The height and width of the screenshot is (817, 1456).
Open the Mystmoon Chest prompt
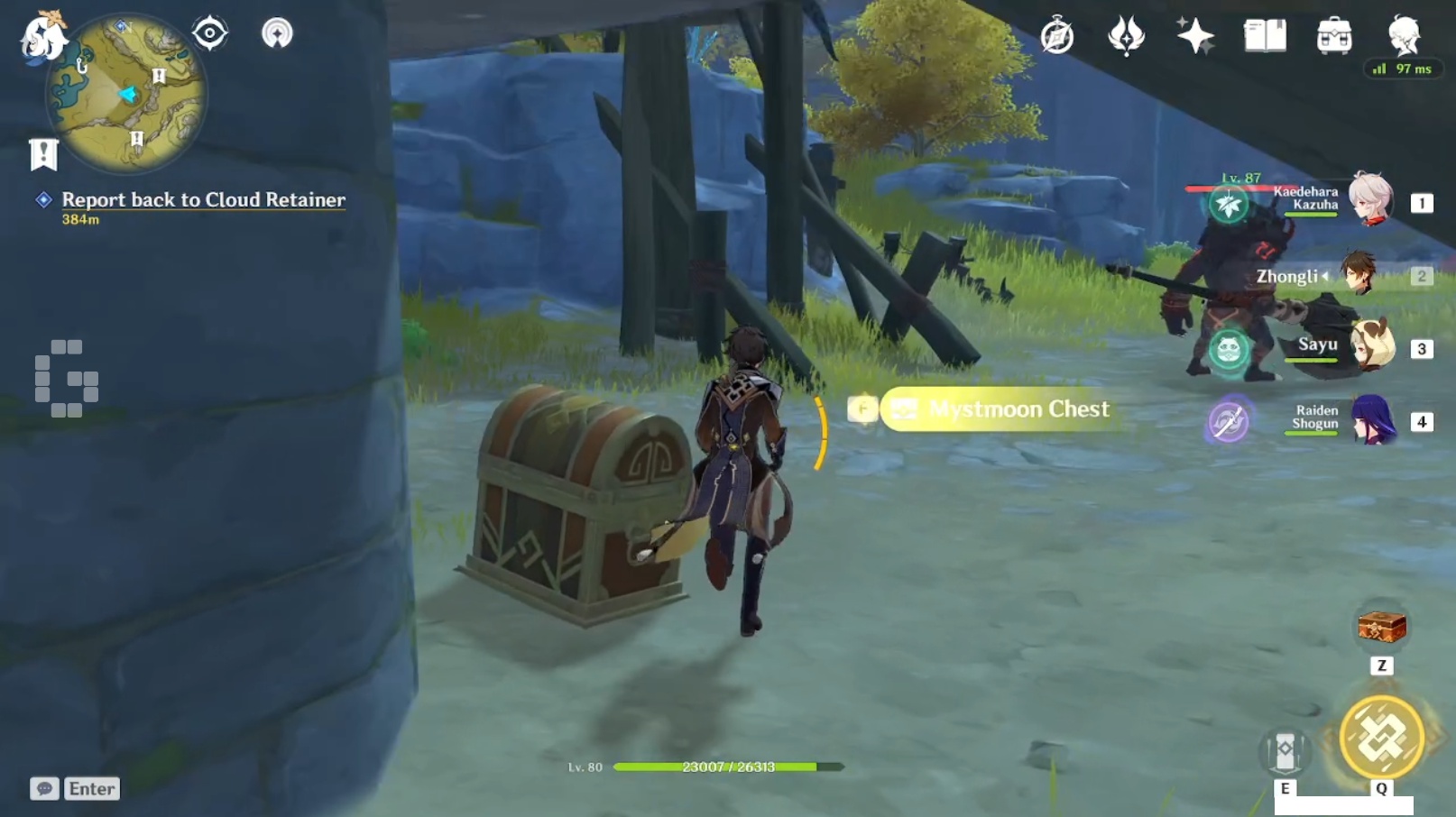pyautogui.click(x=1002, y=409)
